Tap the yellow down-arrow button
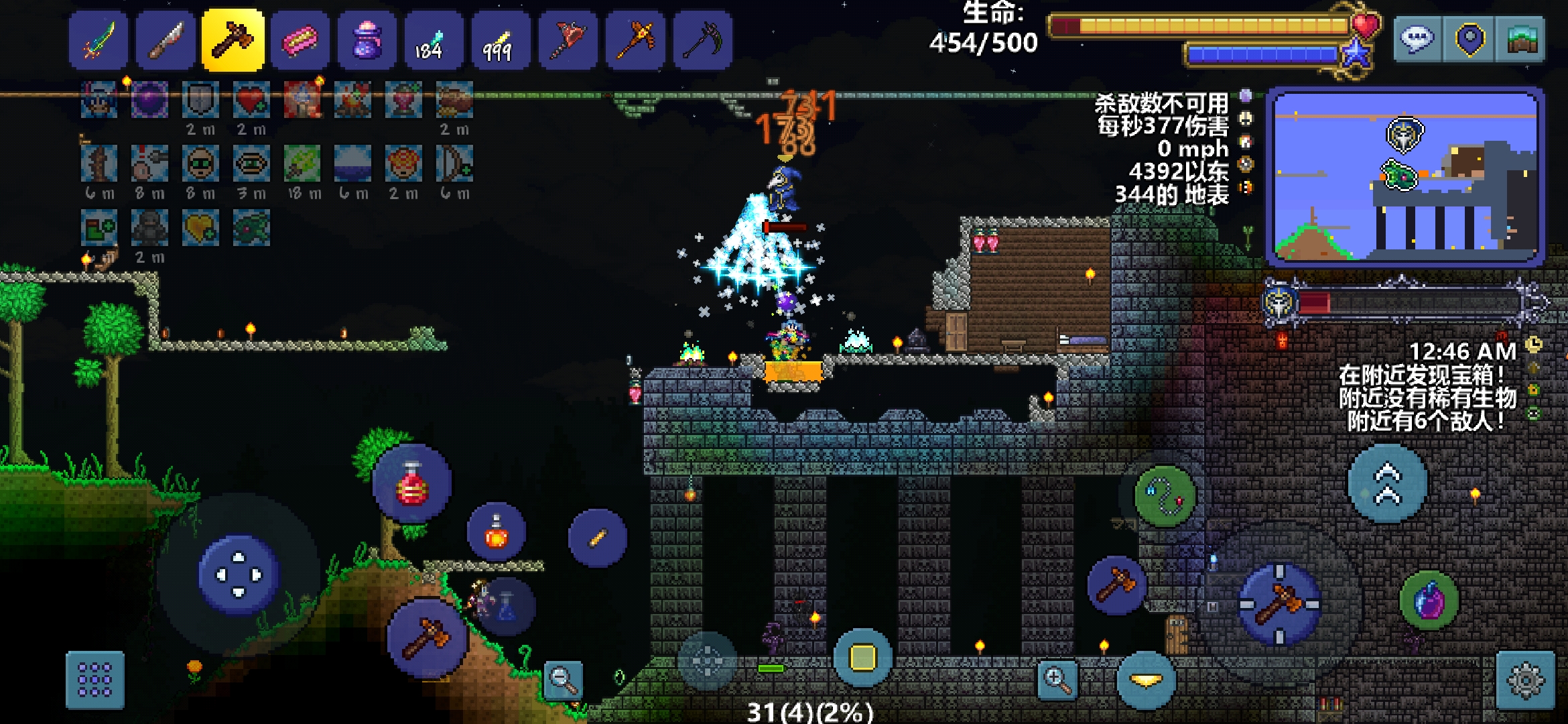 tap(1147, 680)
